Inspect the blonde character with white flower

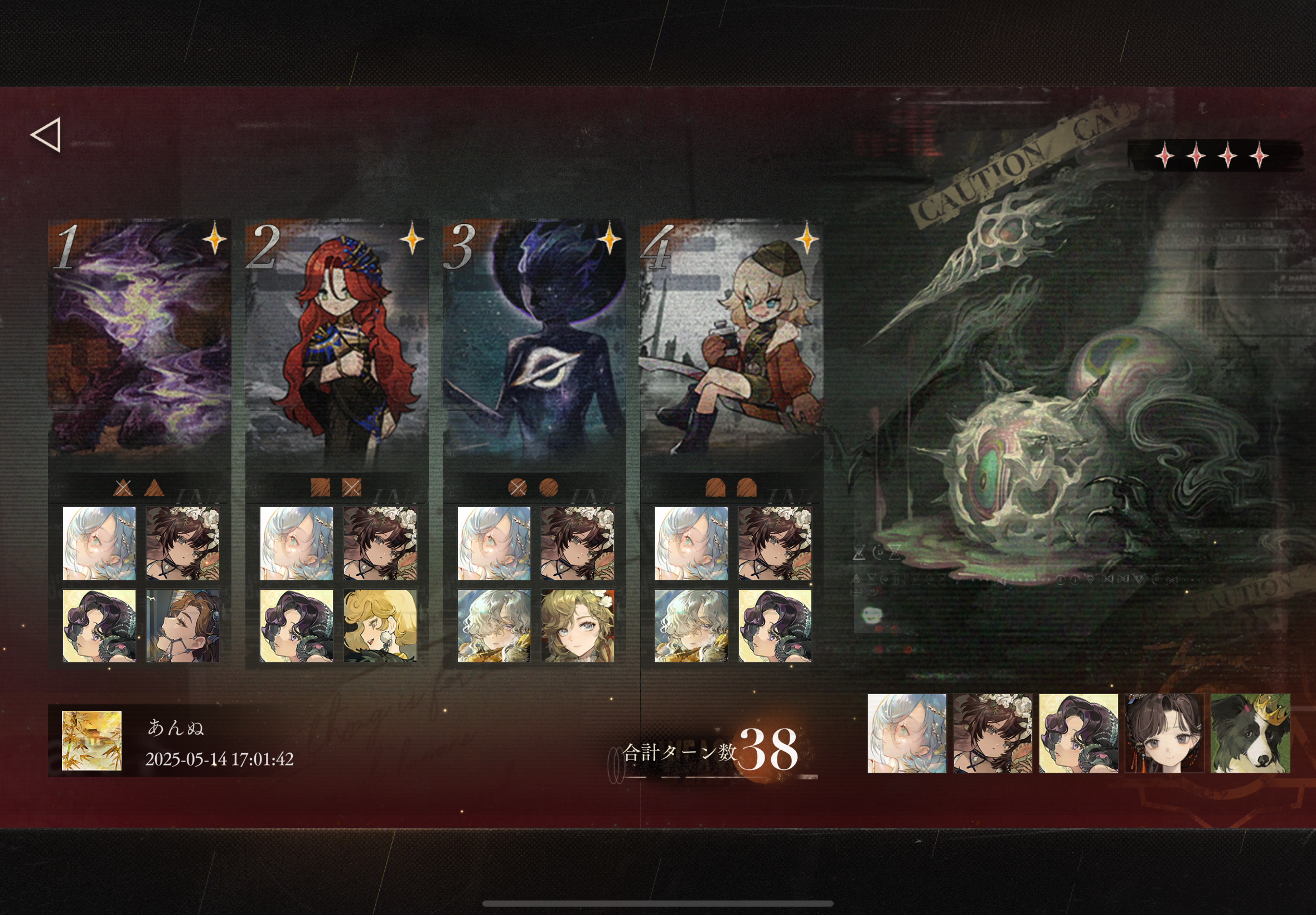[577, 625]
